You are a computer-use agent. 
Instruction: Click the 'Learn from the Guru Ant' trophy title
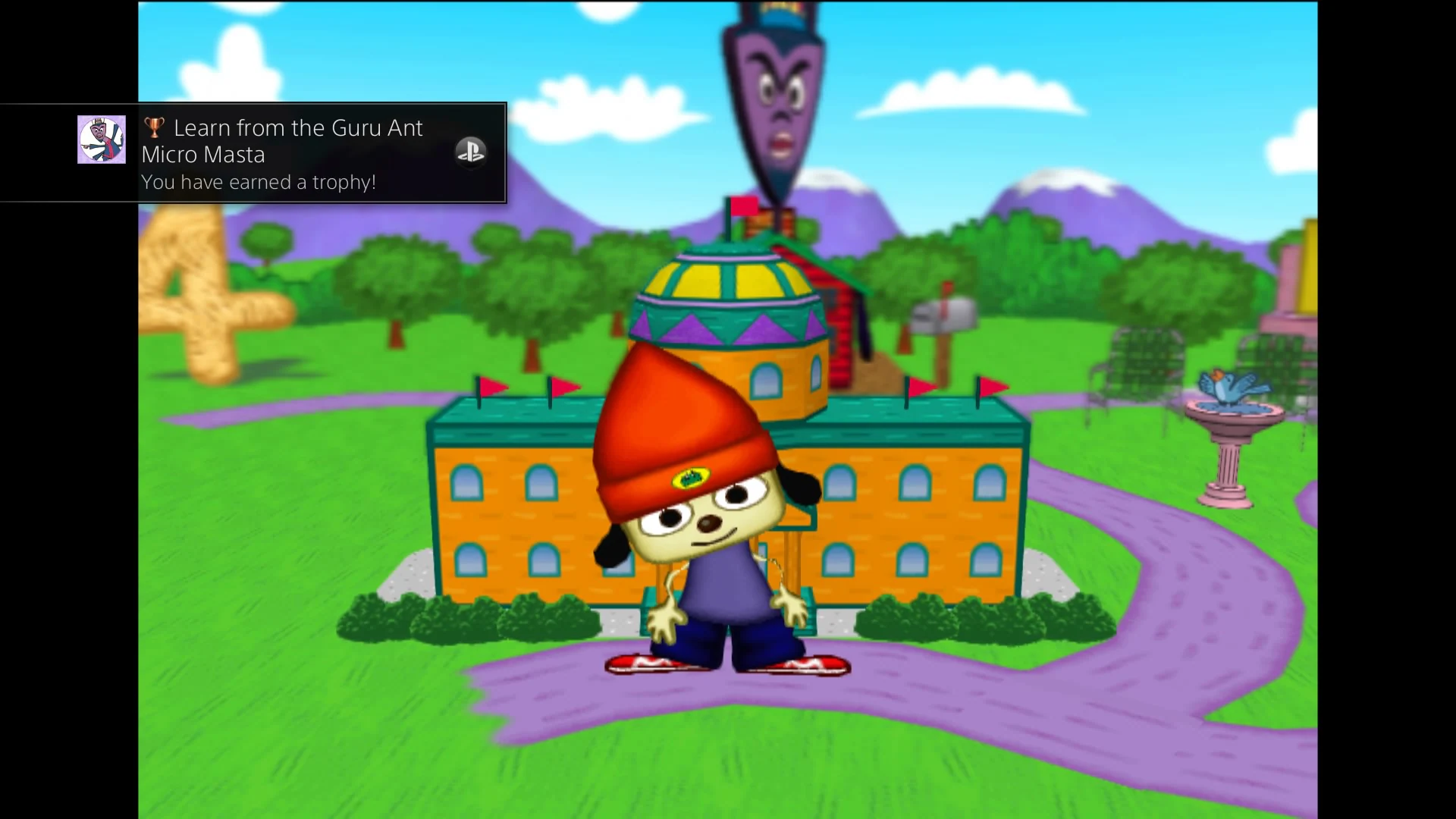click(299, 127)
